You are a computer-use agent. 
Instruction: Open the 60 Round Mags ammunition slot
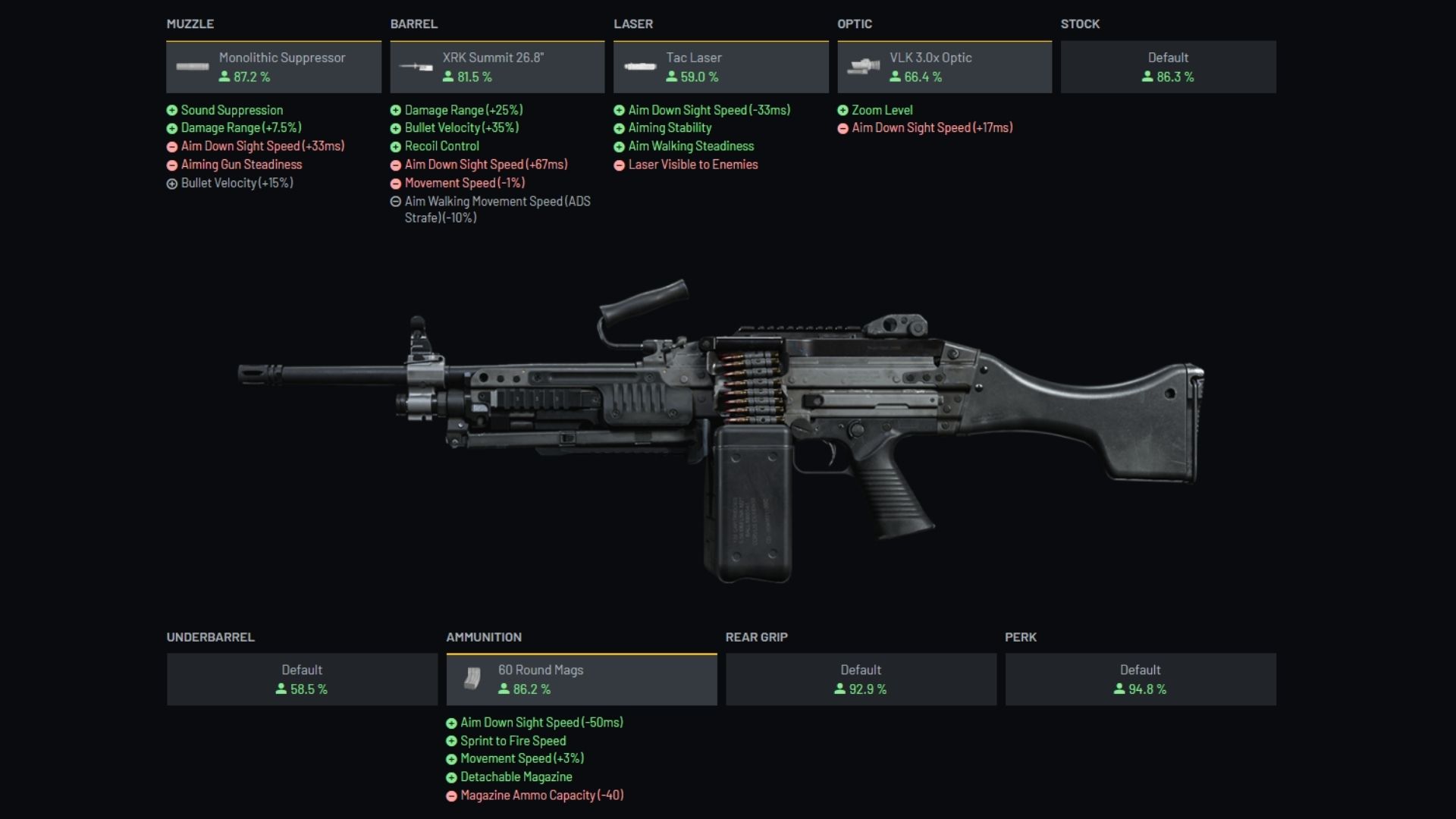click(581, 679)
